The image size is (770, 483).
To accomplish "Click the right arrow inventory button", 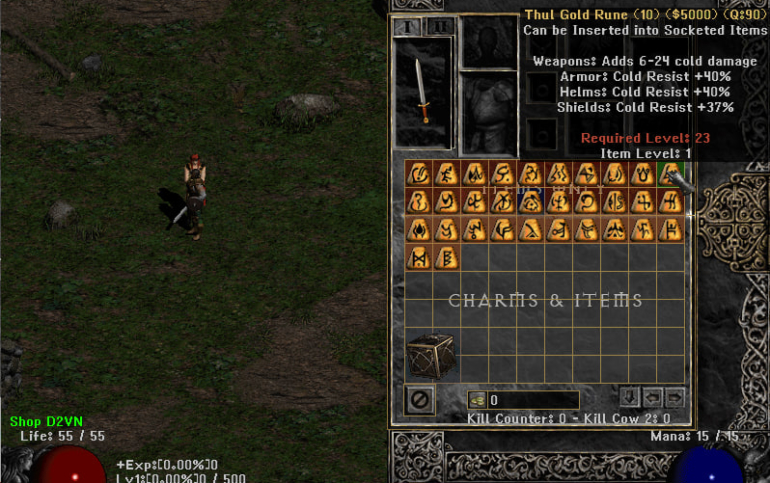I will 675,396.
